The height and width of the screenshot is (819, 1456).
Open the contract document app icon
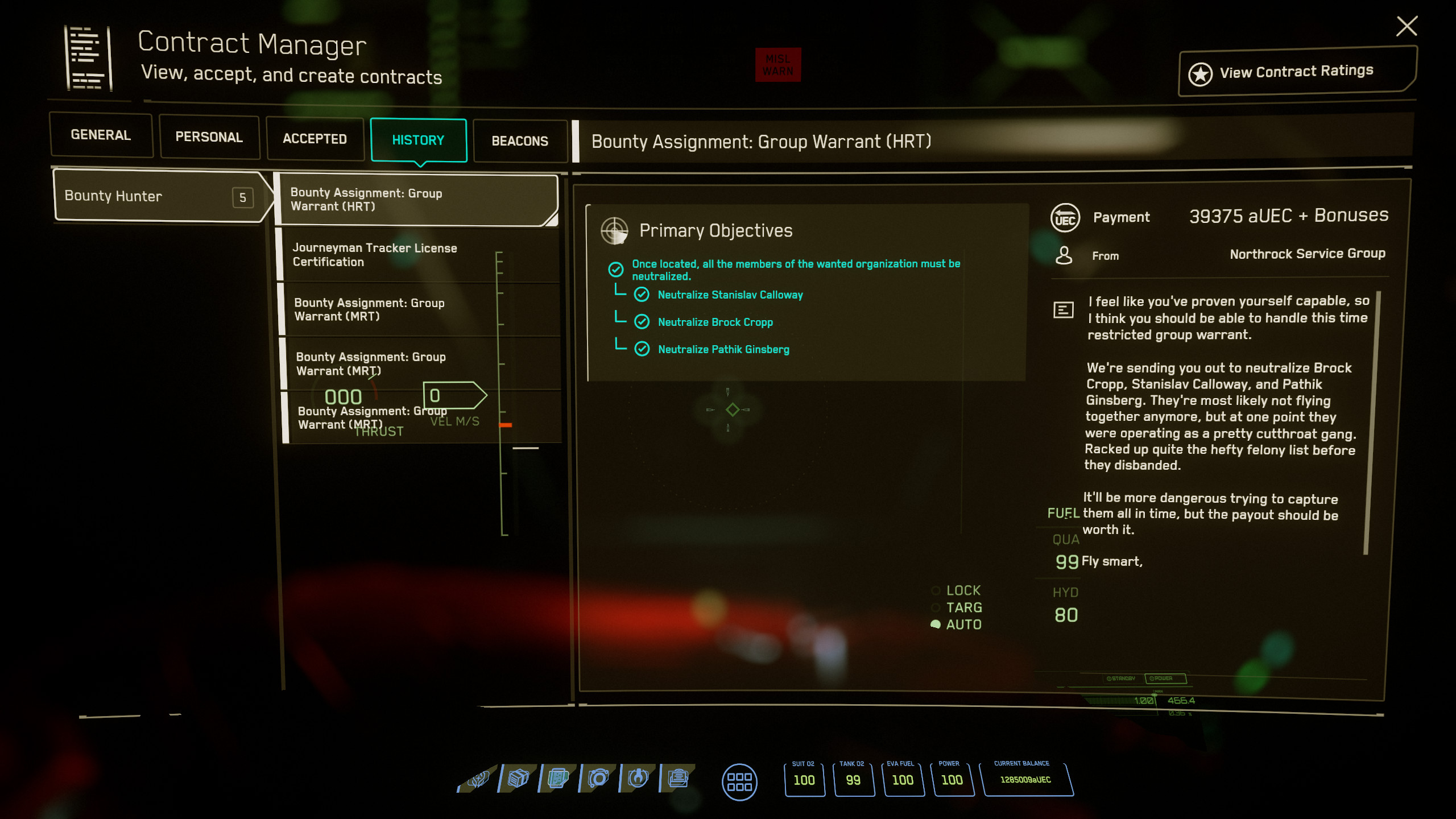tap(559, 777)
